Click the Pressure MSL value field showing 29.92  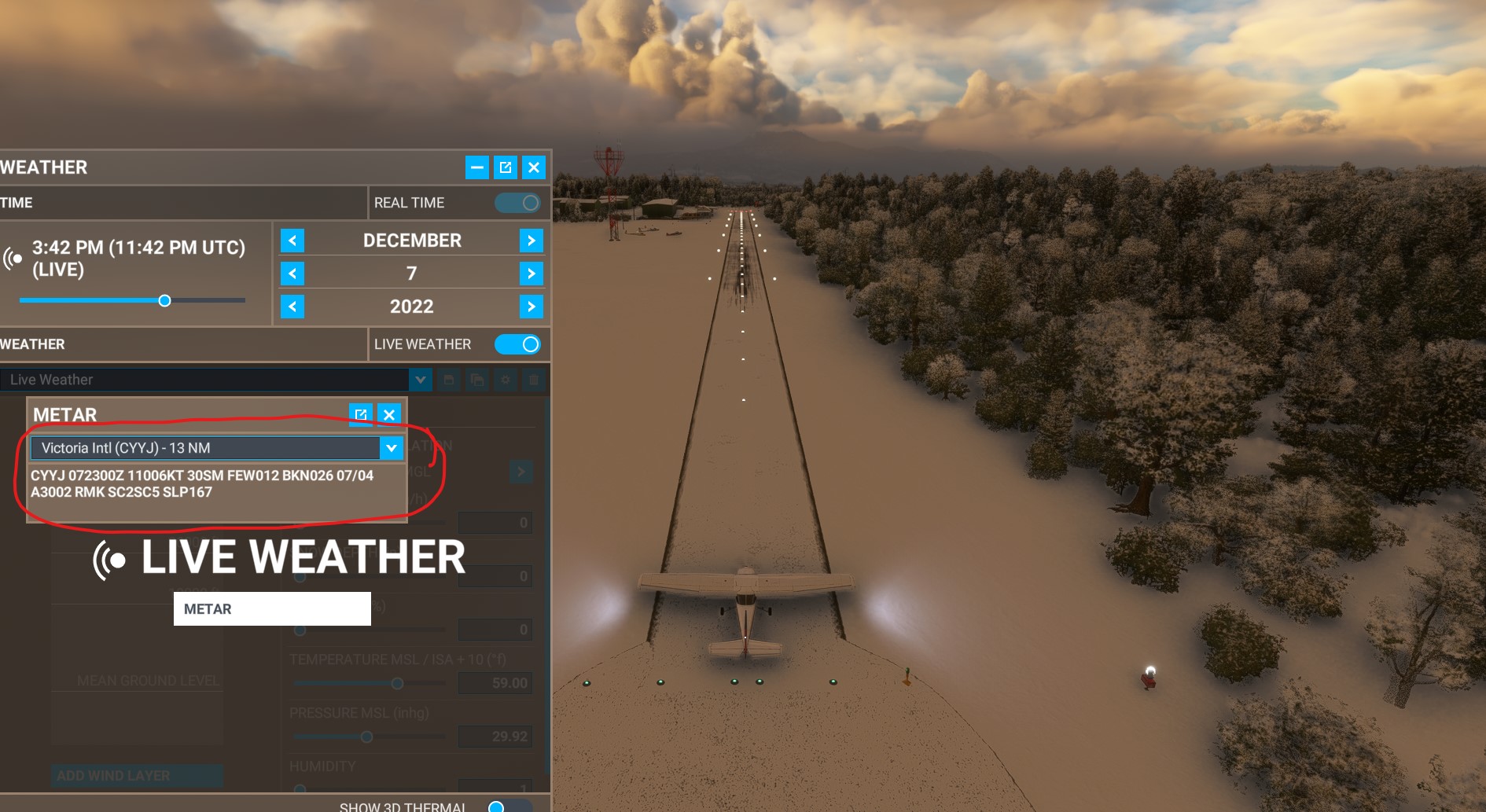[495, 737]
